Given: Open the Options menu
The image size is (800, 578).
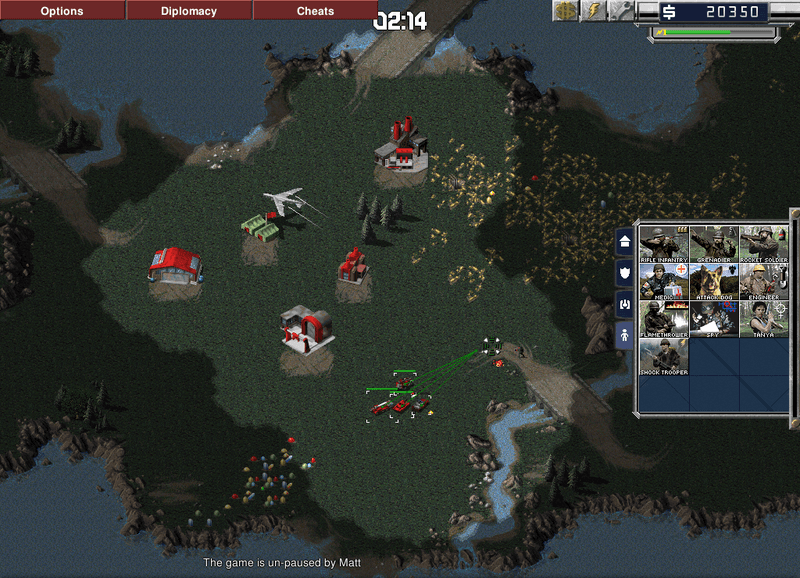Looking at the screenshot, I should pos(62,11).
